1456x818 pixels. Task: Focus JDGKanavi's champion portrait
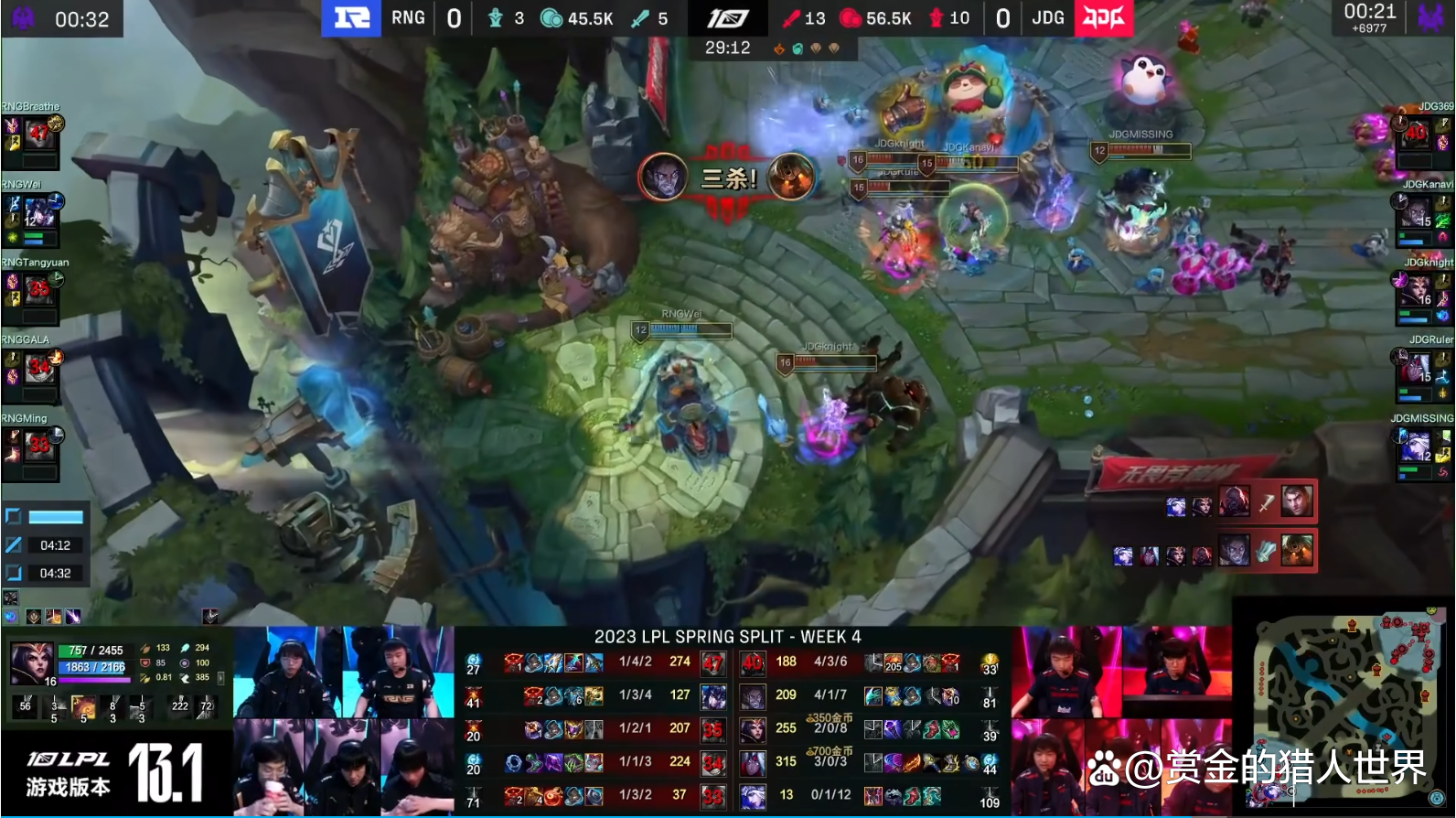click(x=1416, y=212)
